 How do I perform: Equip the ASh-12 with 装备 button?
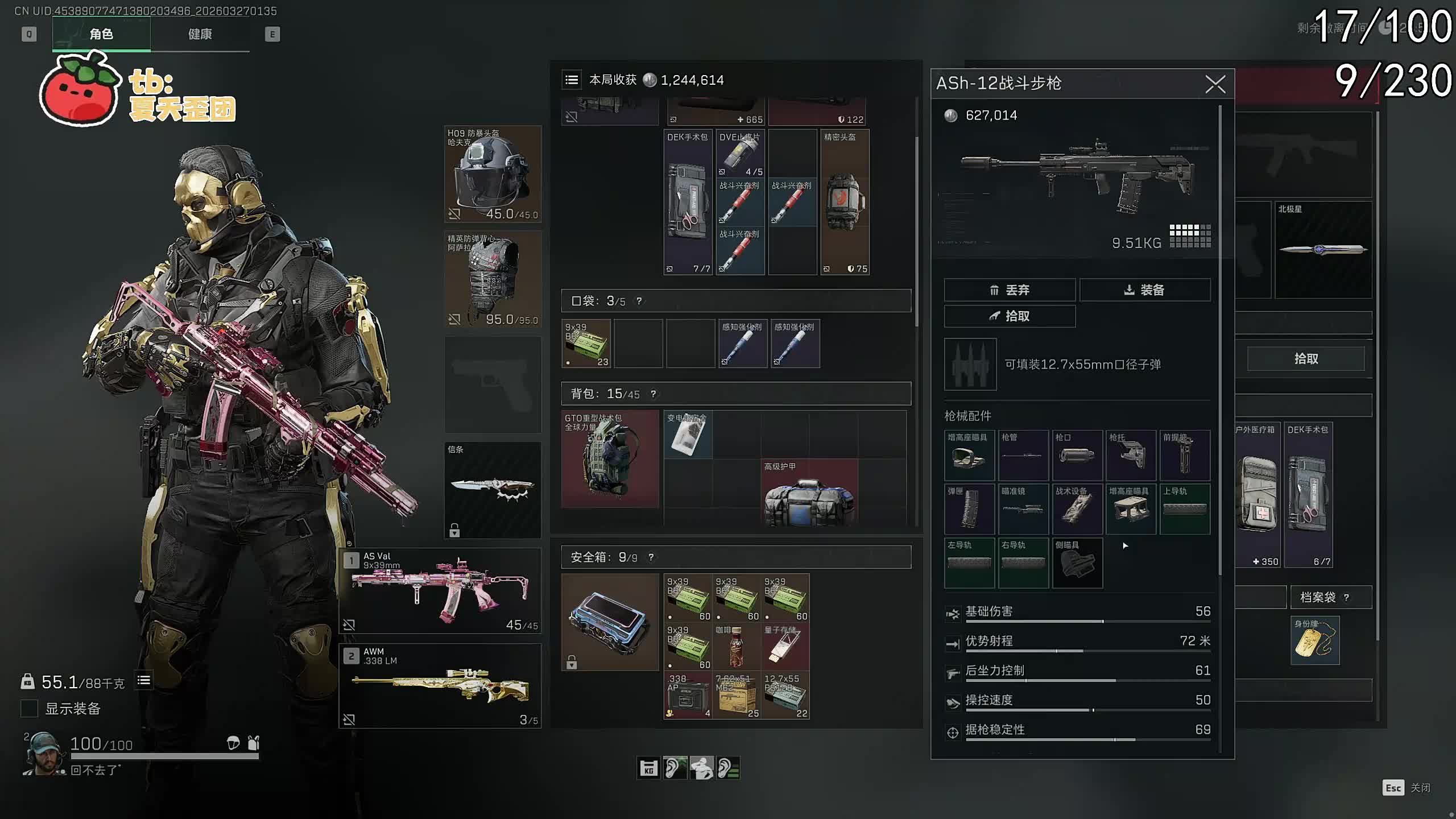(x=1144, y=290)
